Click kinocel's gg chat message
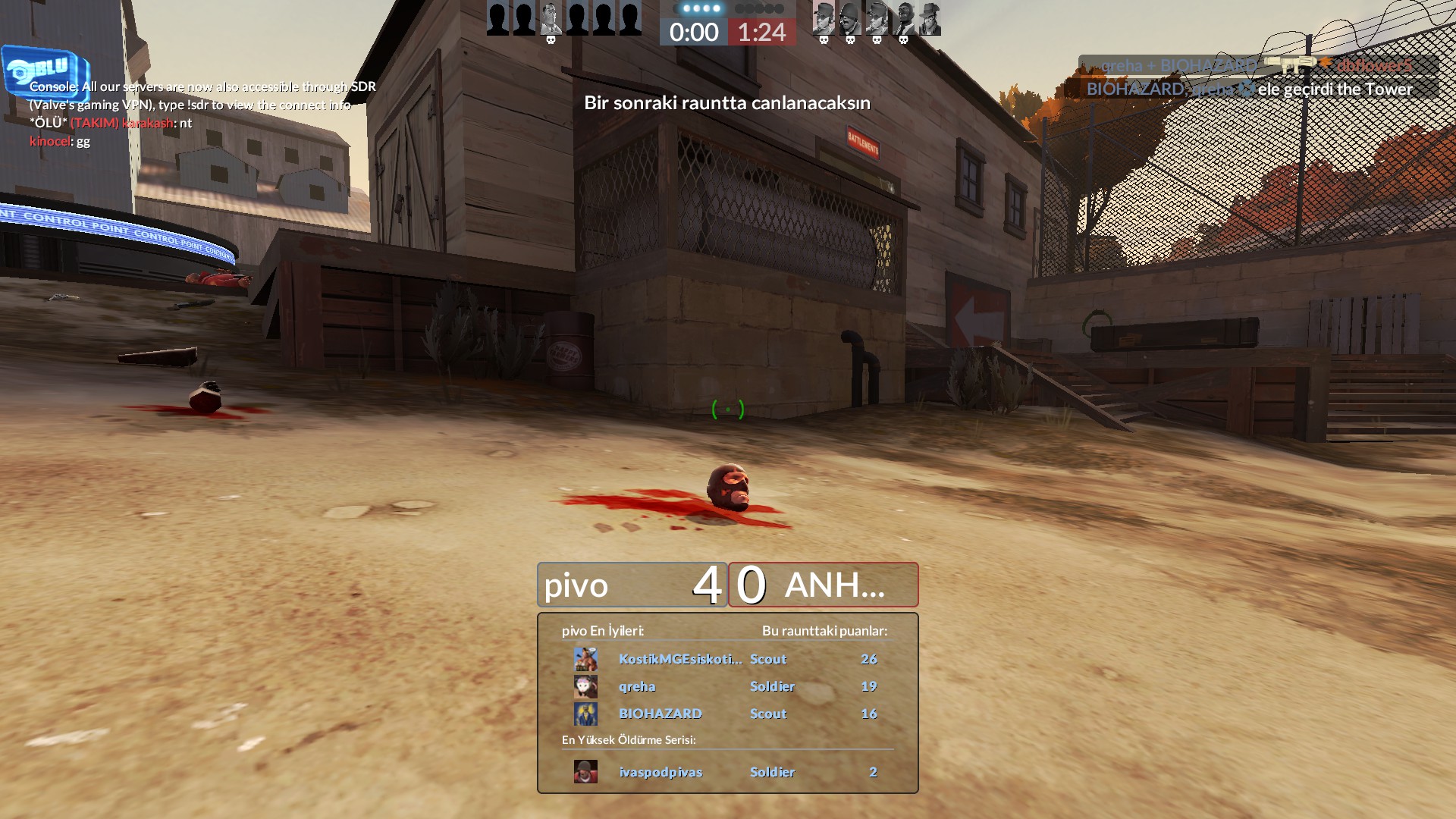1456x819 pixels. pyautogui.click(x=60, y=141)
